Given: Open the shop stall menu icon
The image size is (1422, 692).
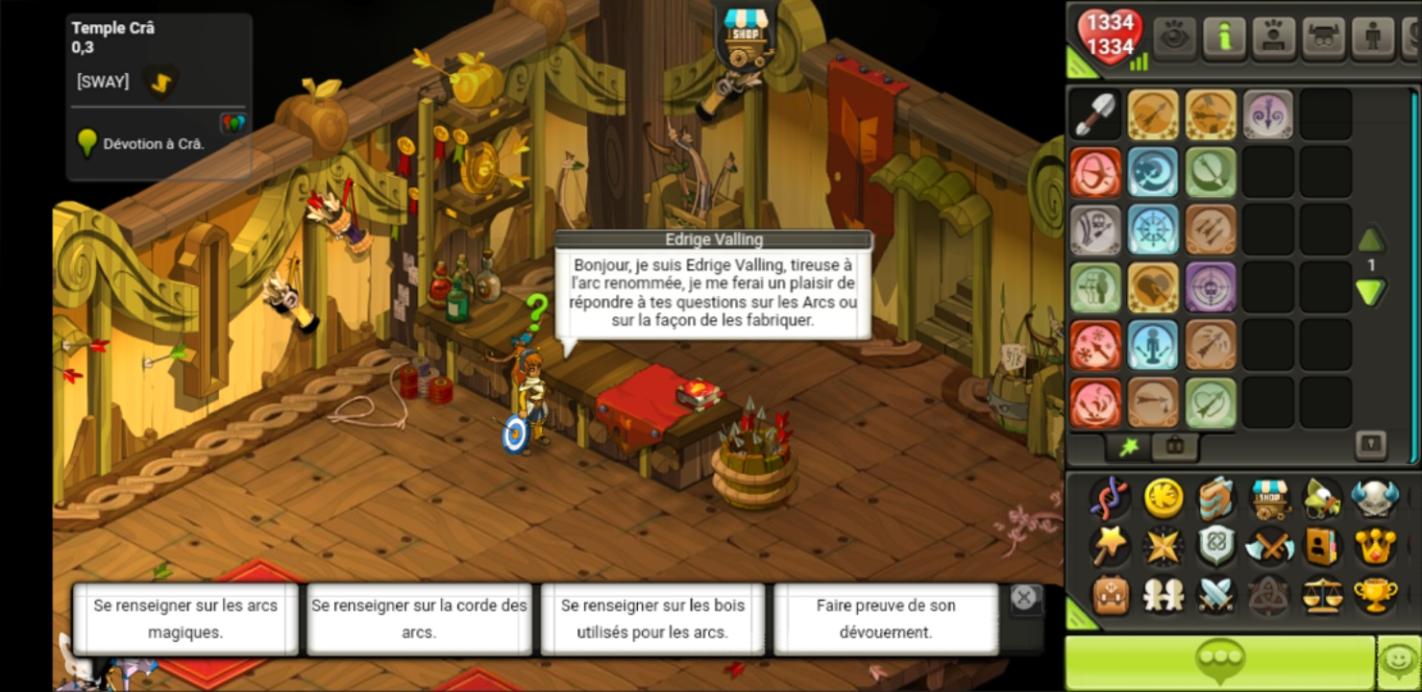Looking at the screenshot, I should coord(1269,498).
